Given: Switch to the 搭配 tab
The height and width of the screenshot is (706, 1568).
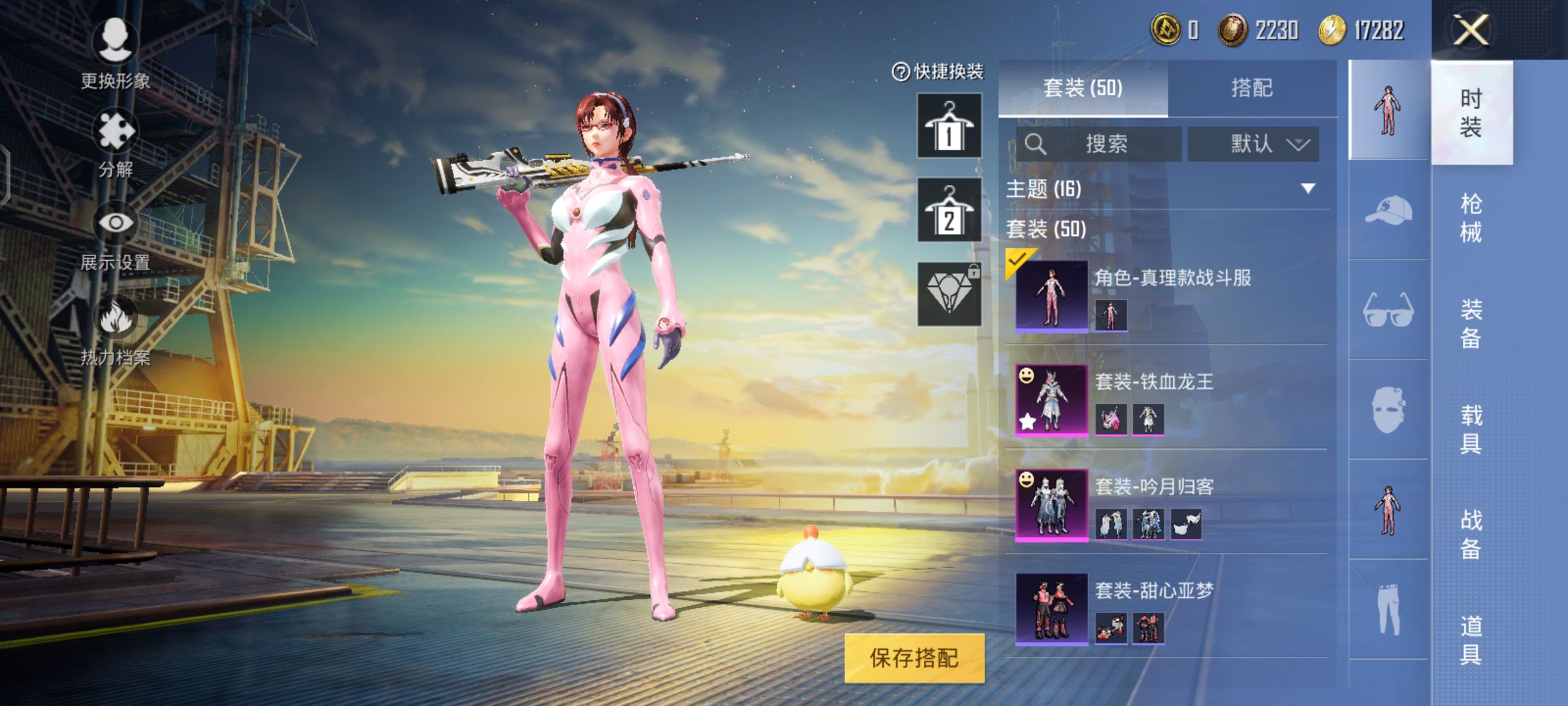Looking at the screenshot, I should (x=1252, y=88).
